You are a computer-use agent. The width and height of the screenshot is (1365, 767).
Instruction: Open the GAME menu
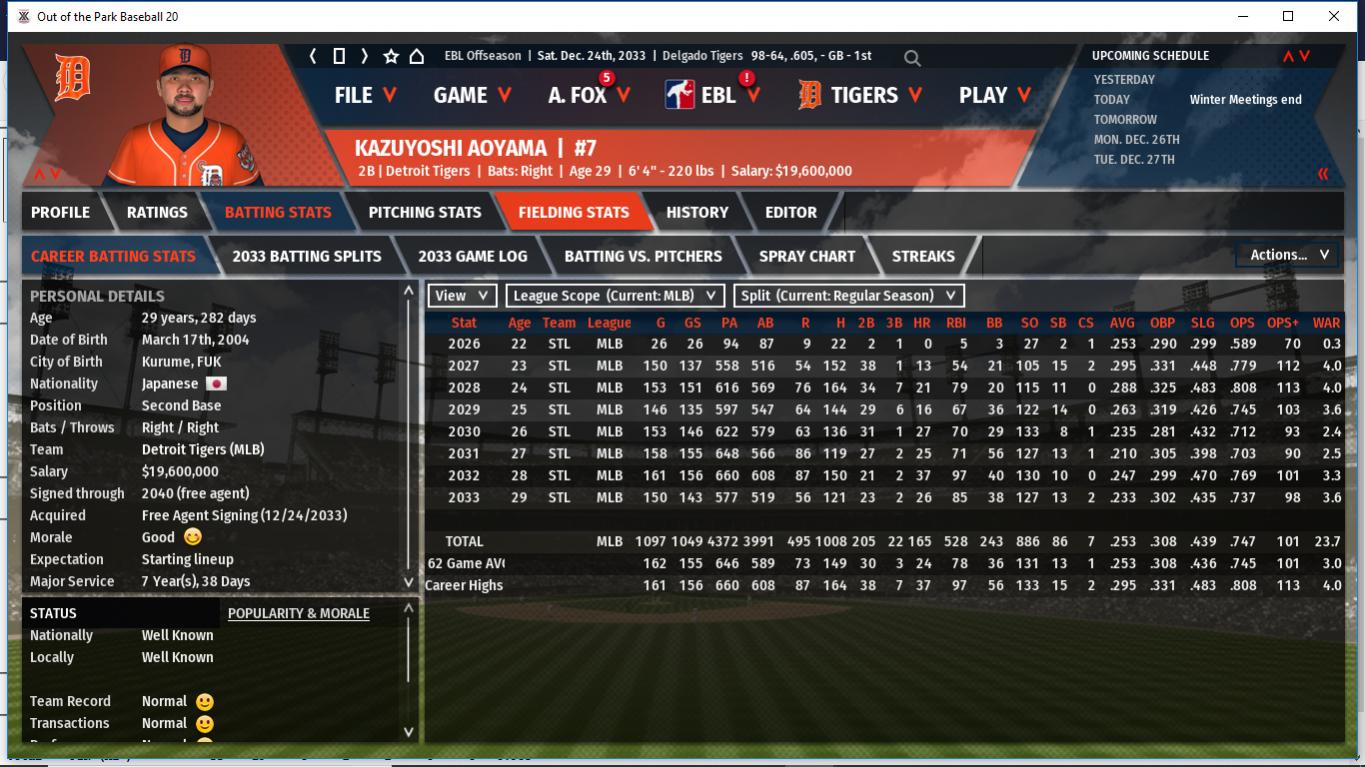click(x=472, y=95)
